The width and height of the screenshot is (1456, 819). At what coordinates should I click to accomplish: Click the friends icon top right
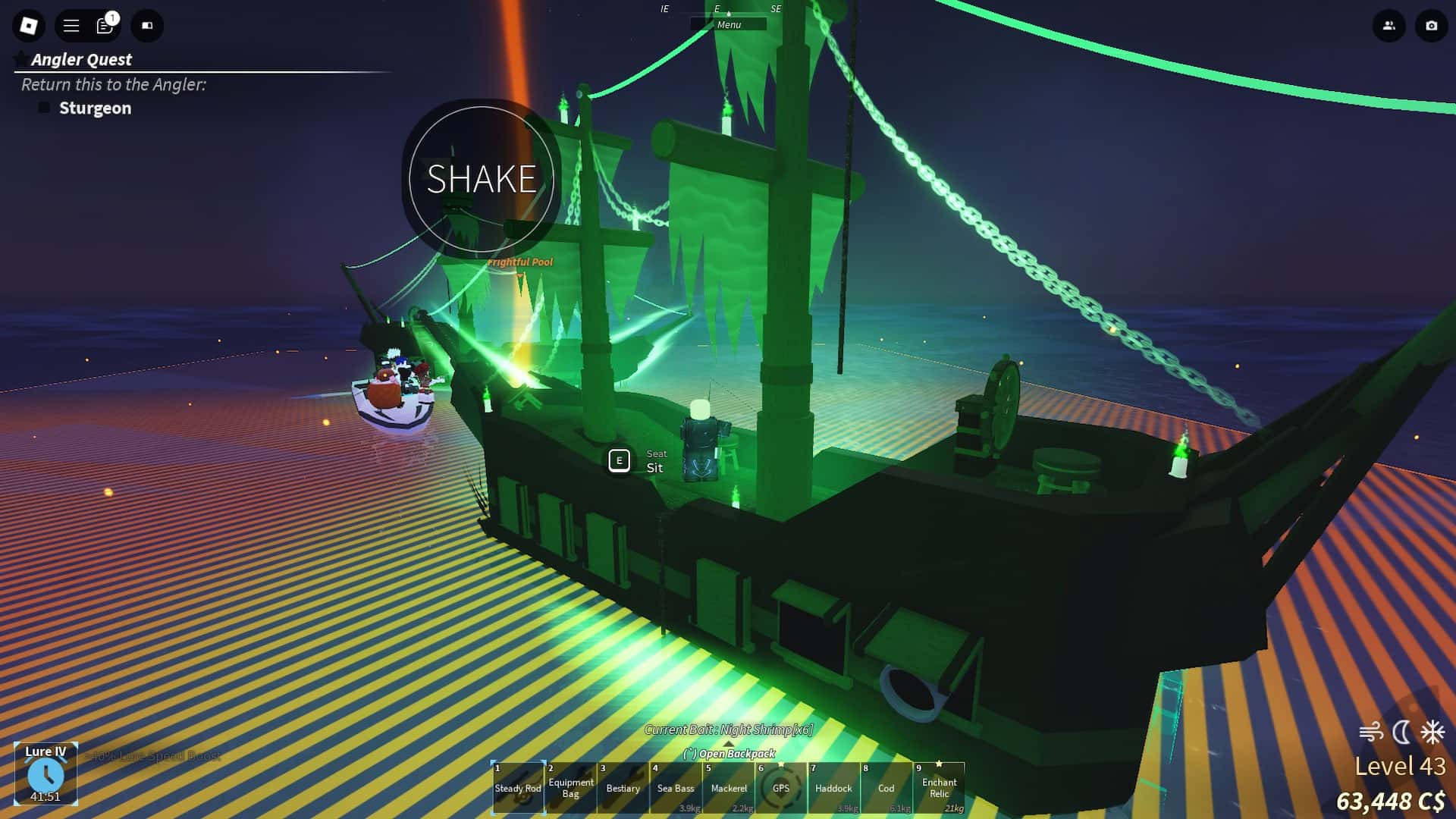coord(1388,25)
